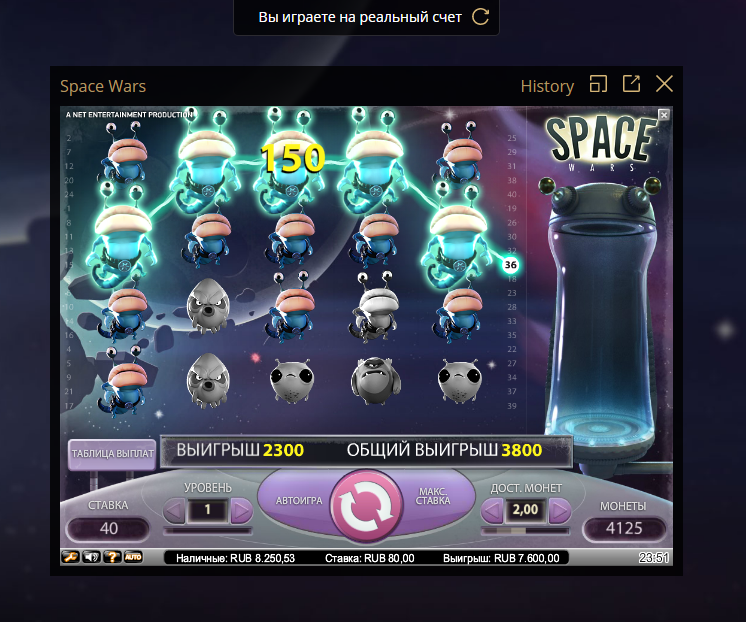Open game settings via wrench icon
The image size is (746, 622).
click(x=70, y=556)
